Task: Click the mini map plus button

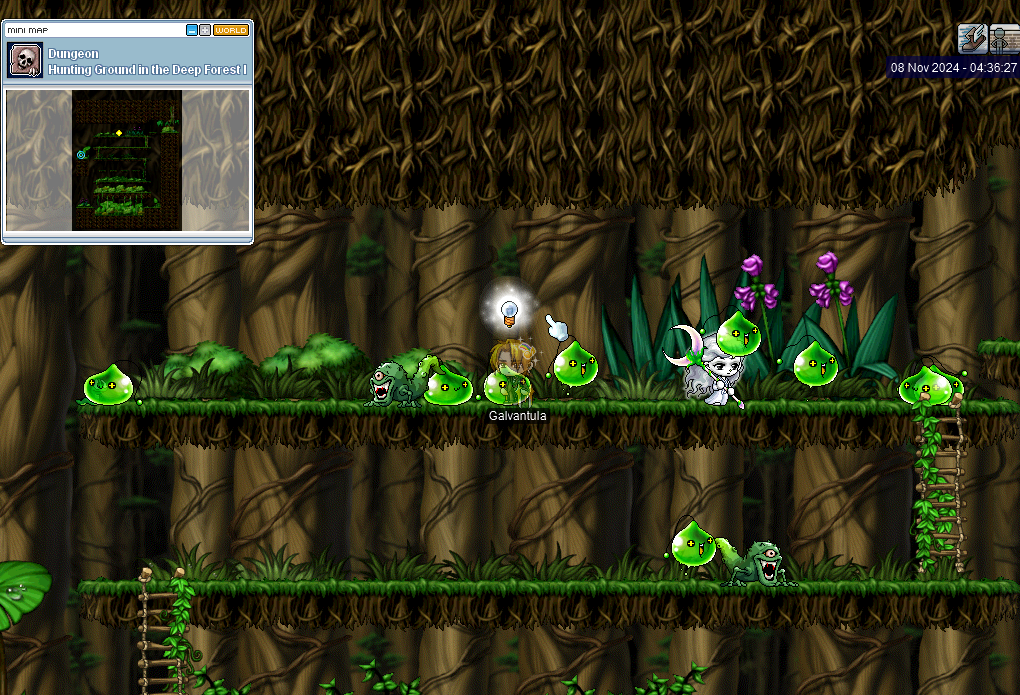Action: click(x=205, y=30)
